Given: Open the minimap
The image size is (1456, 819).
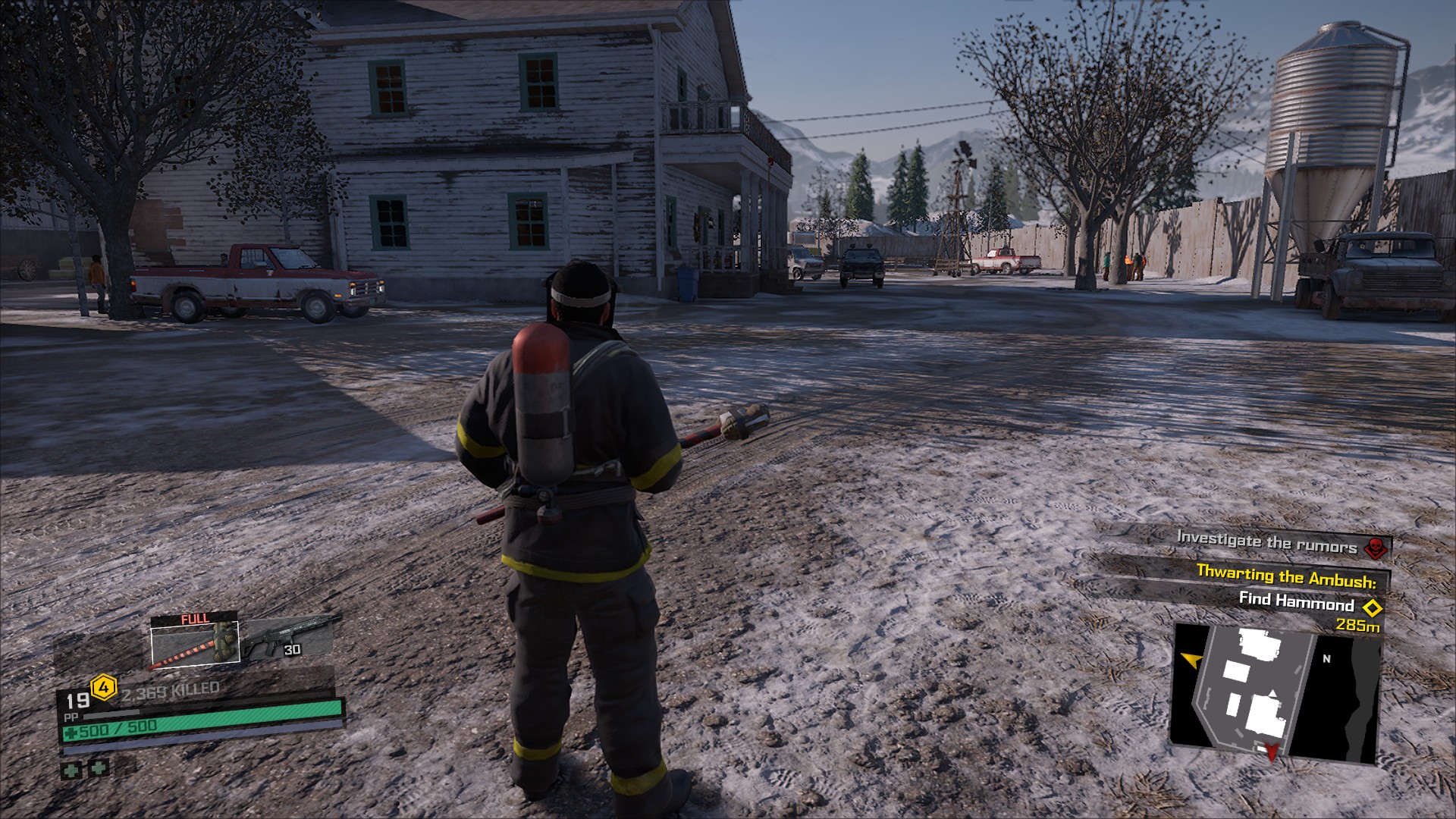Looking at the screenshot, I should click(x=1274, y=694).
